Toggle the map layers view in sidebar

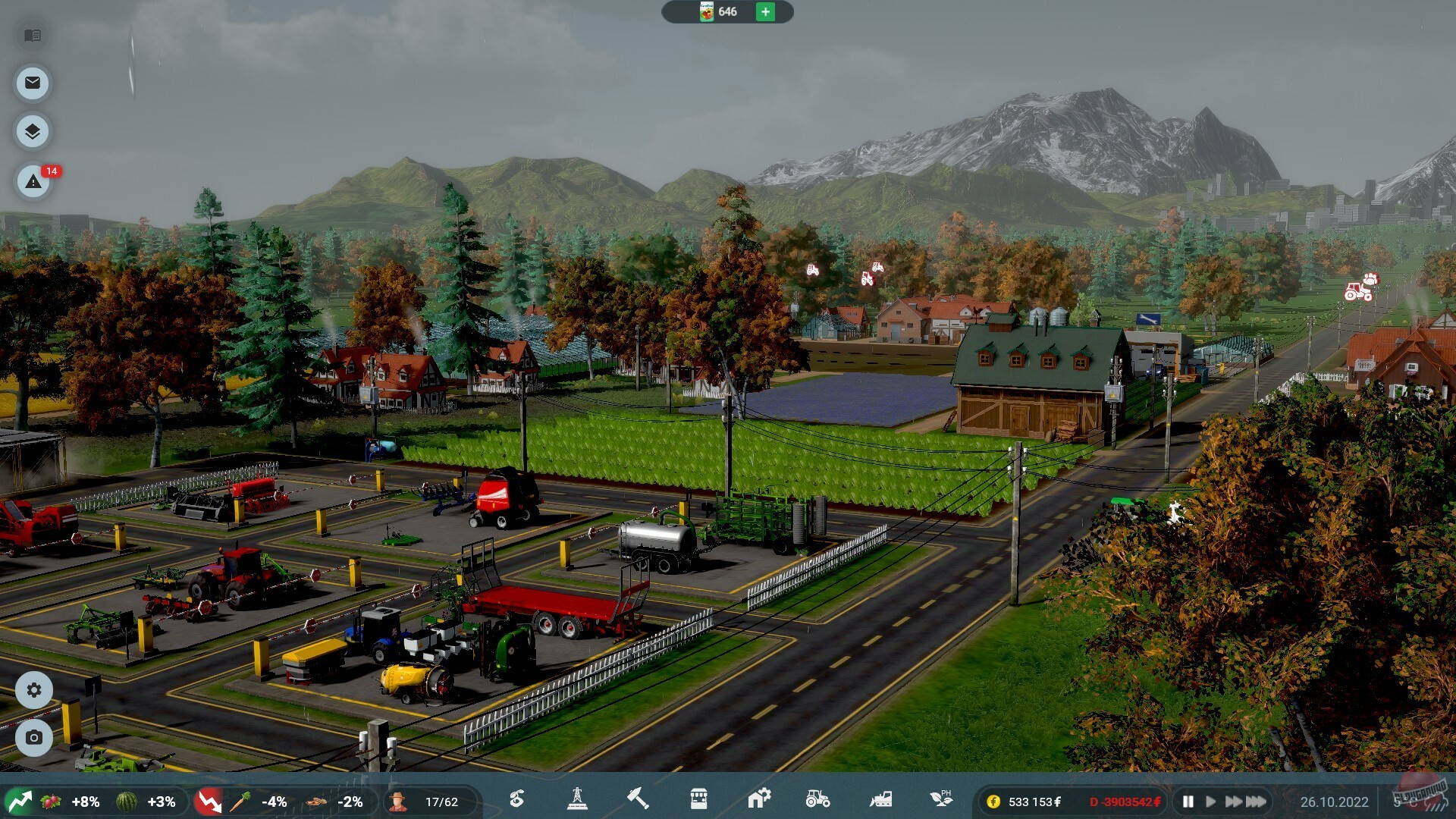[x=32, y=130]
